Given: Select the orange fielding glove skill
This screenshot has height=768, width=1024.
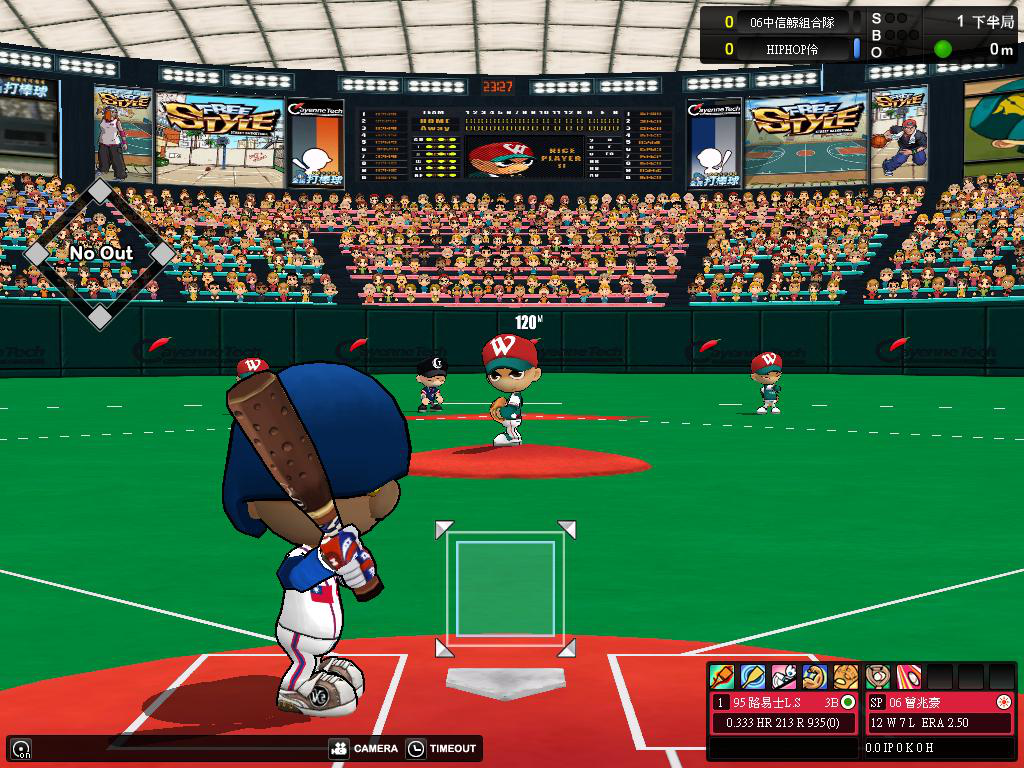Looking at the screenshot, I should click(846, 677).
